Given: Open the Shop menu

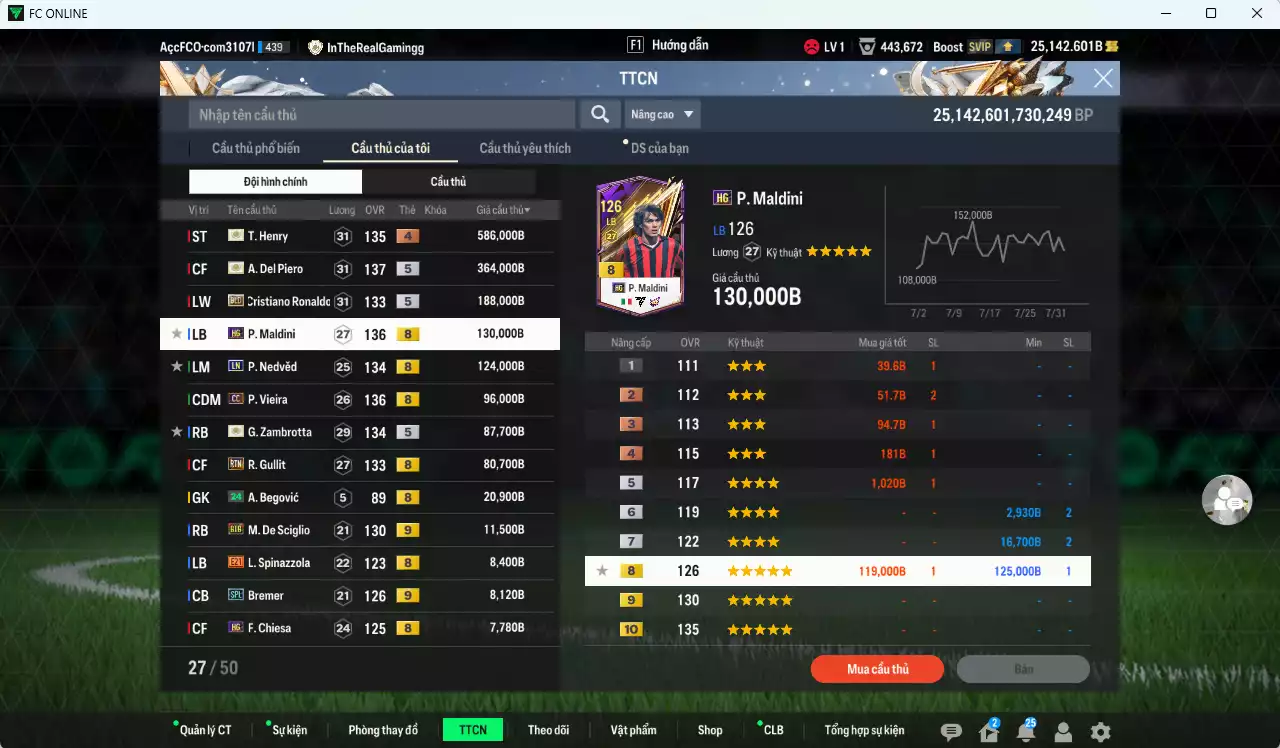Looking at the screenshot, I should click(710, 730).
